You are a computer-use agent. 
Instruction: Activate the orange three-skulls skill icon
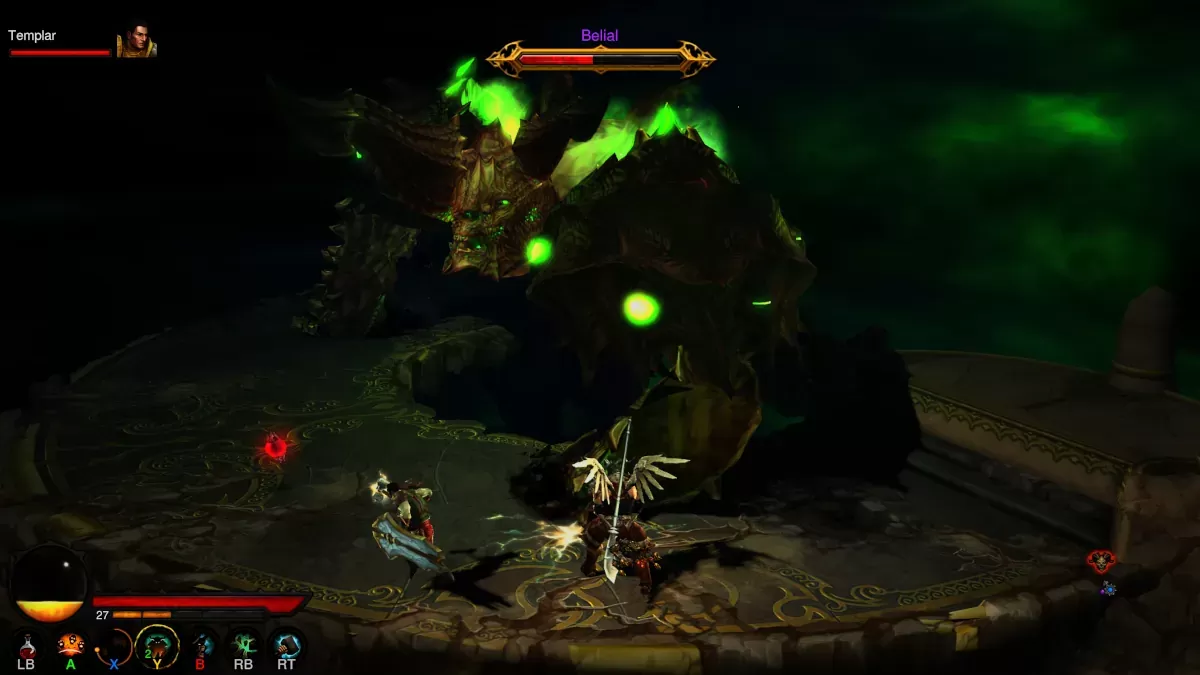(70, 644)
